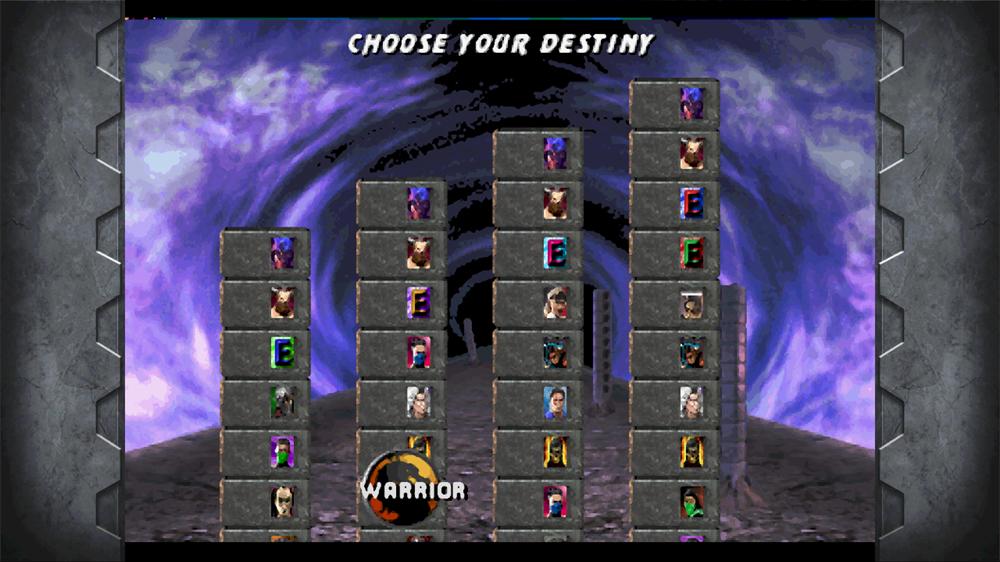
Task: Click the pink E endurance block
Action: tap(556, 253)
